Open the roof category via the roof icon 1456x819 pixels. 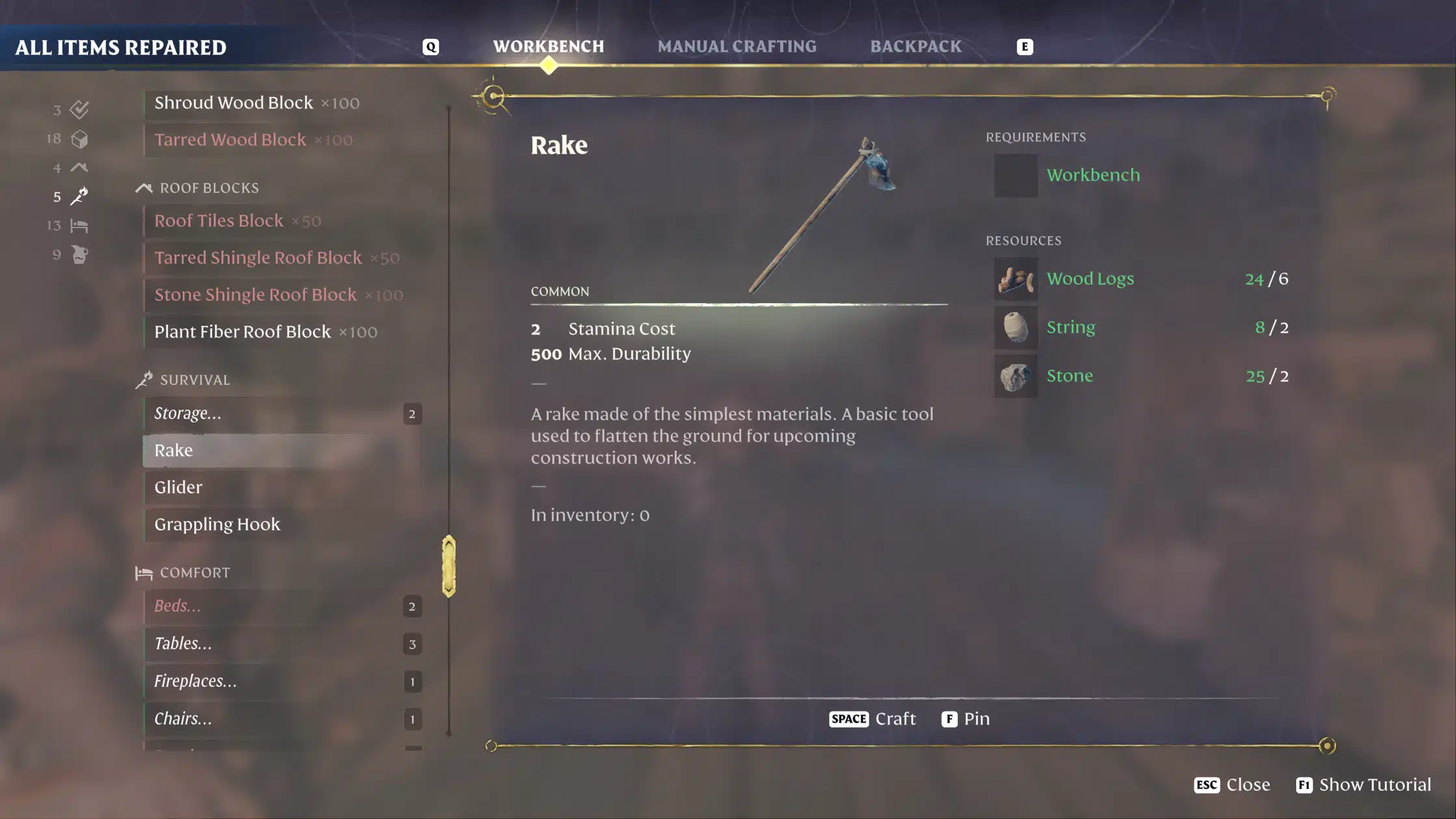tap(79, 168)
